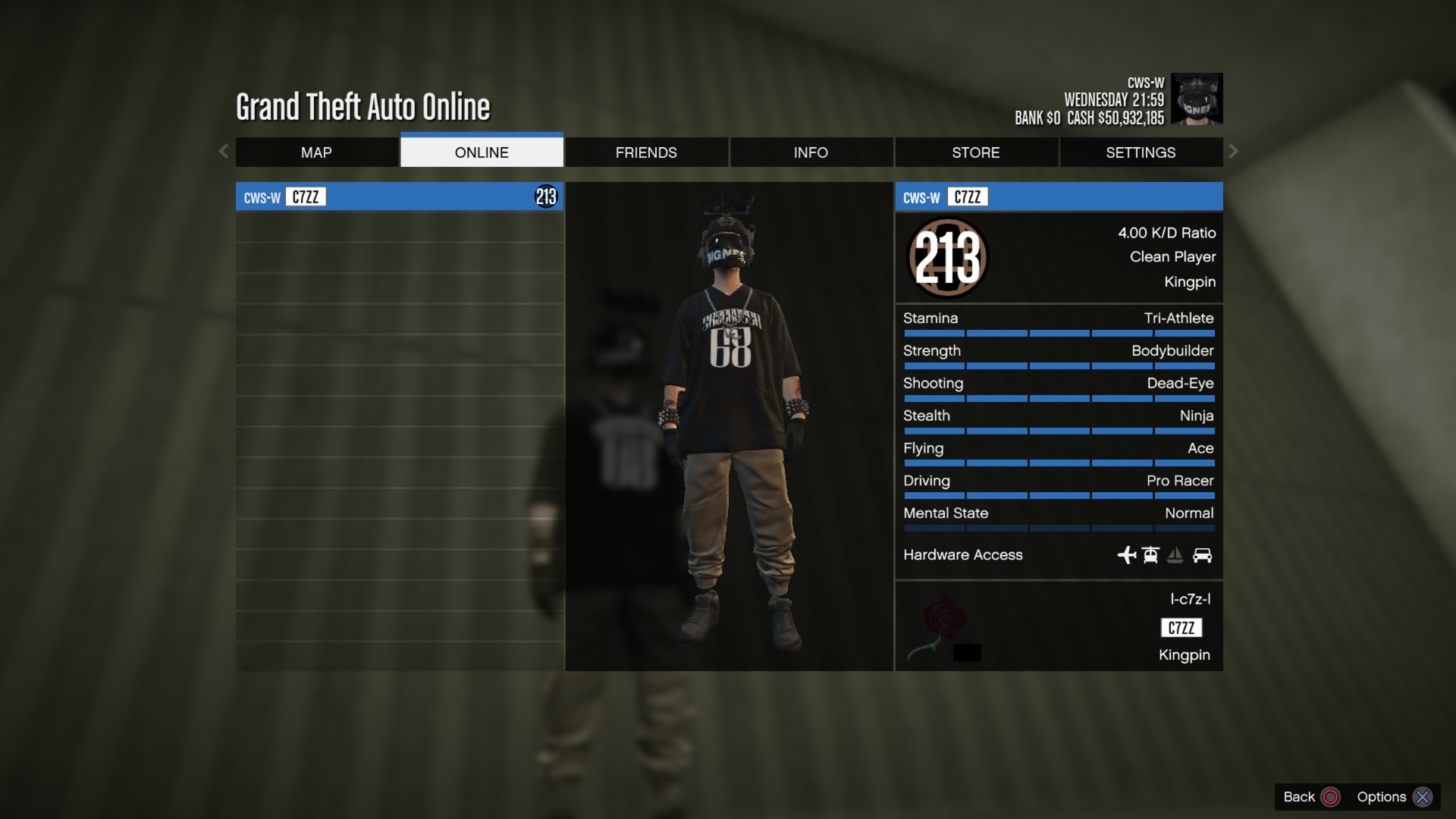Viewport: 1456px width, 819px height.
Task: Select player C7ZZ in the player list
Action: click(x=399, y=197)
